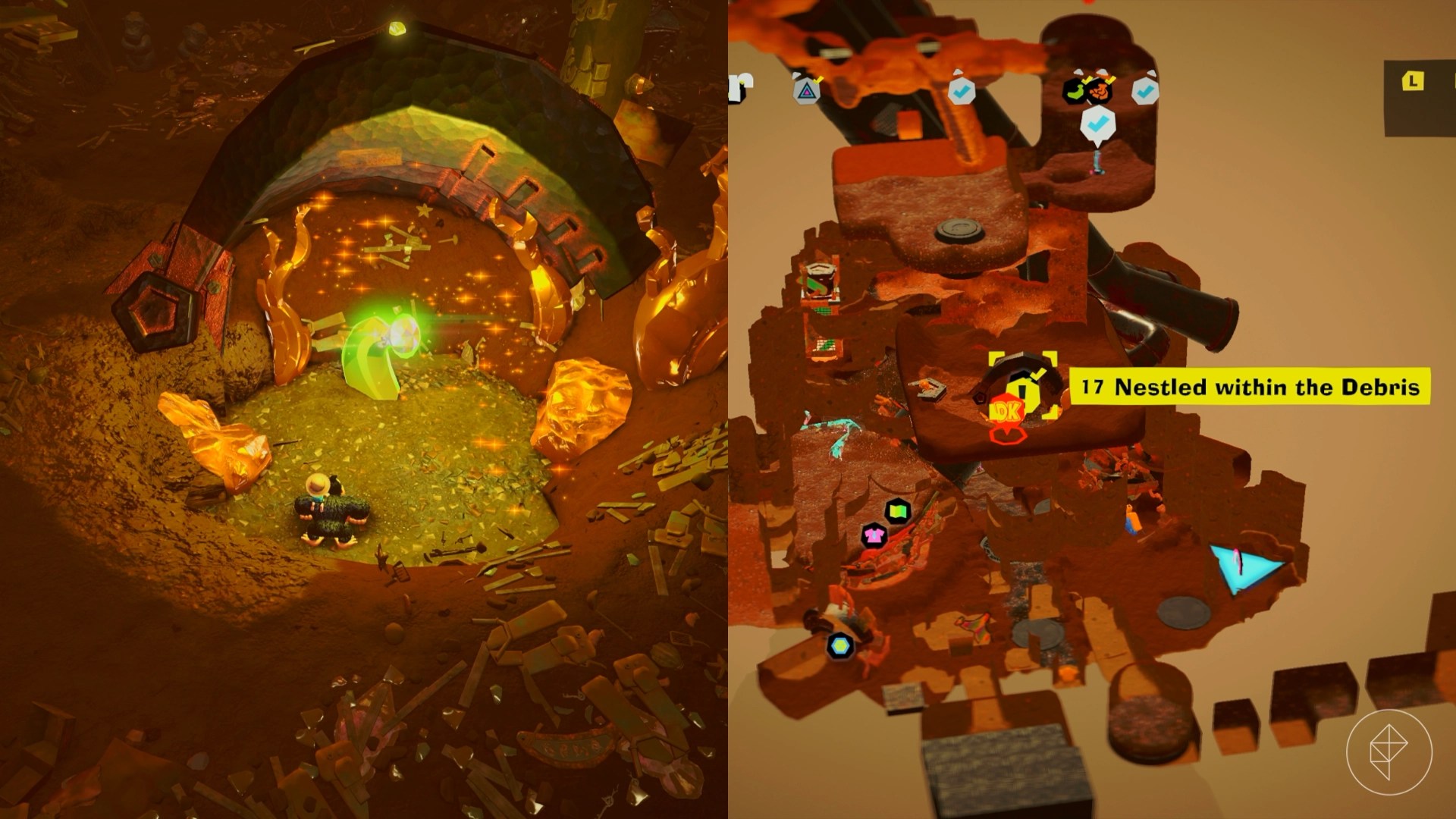Viewport: 1456px width, 819px height.
Task: Click the large checkmark bubble with pointer tail
Action: (x=1096, y=124)
